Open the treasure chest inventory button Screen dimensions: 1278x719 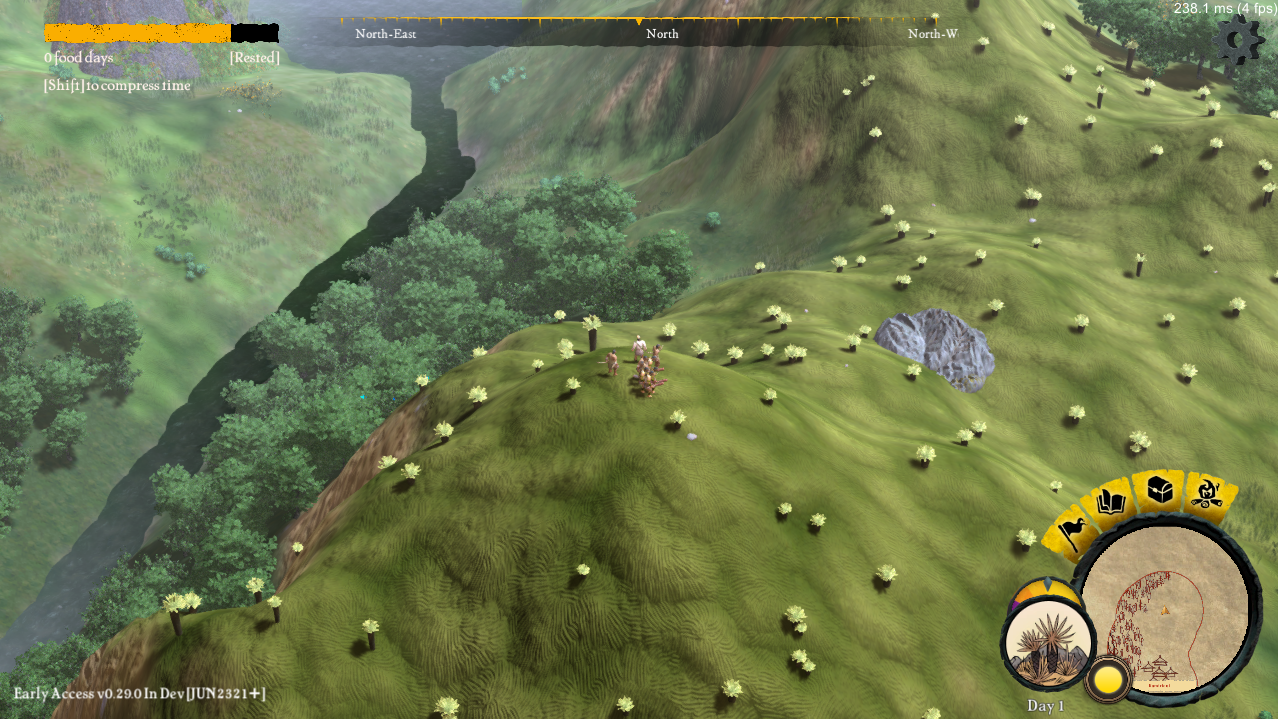pos(1159,489)
